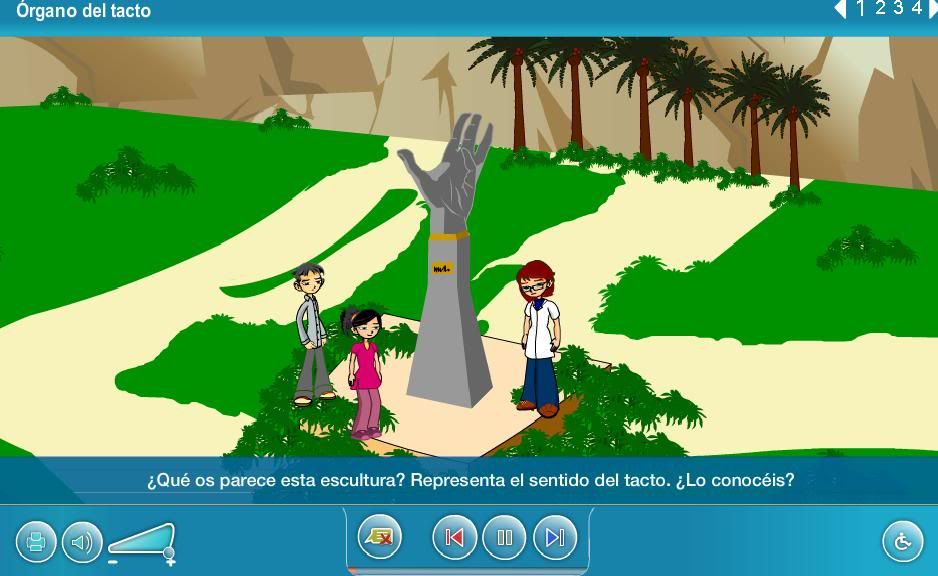Toggle sound with the speaker button
This screenshot has width=938, height=576.
coord(82,542)
